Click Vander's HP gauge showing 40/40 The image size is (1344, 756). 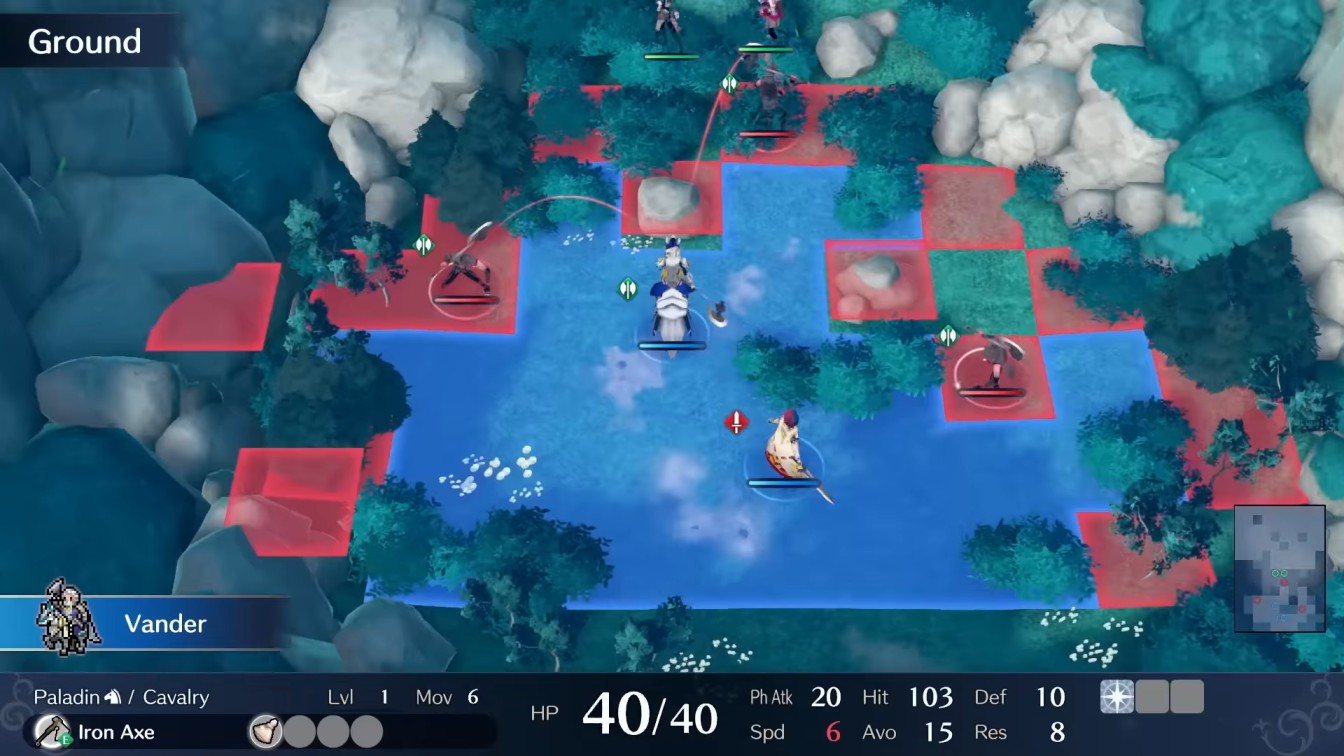click(x=650, y=715)
